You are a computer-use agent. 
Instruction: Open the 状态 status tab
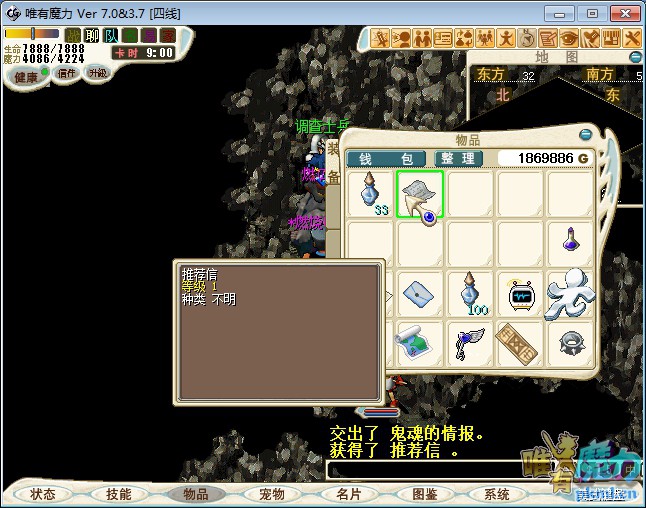click(43, 494)
